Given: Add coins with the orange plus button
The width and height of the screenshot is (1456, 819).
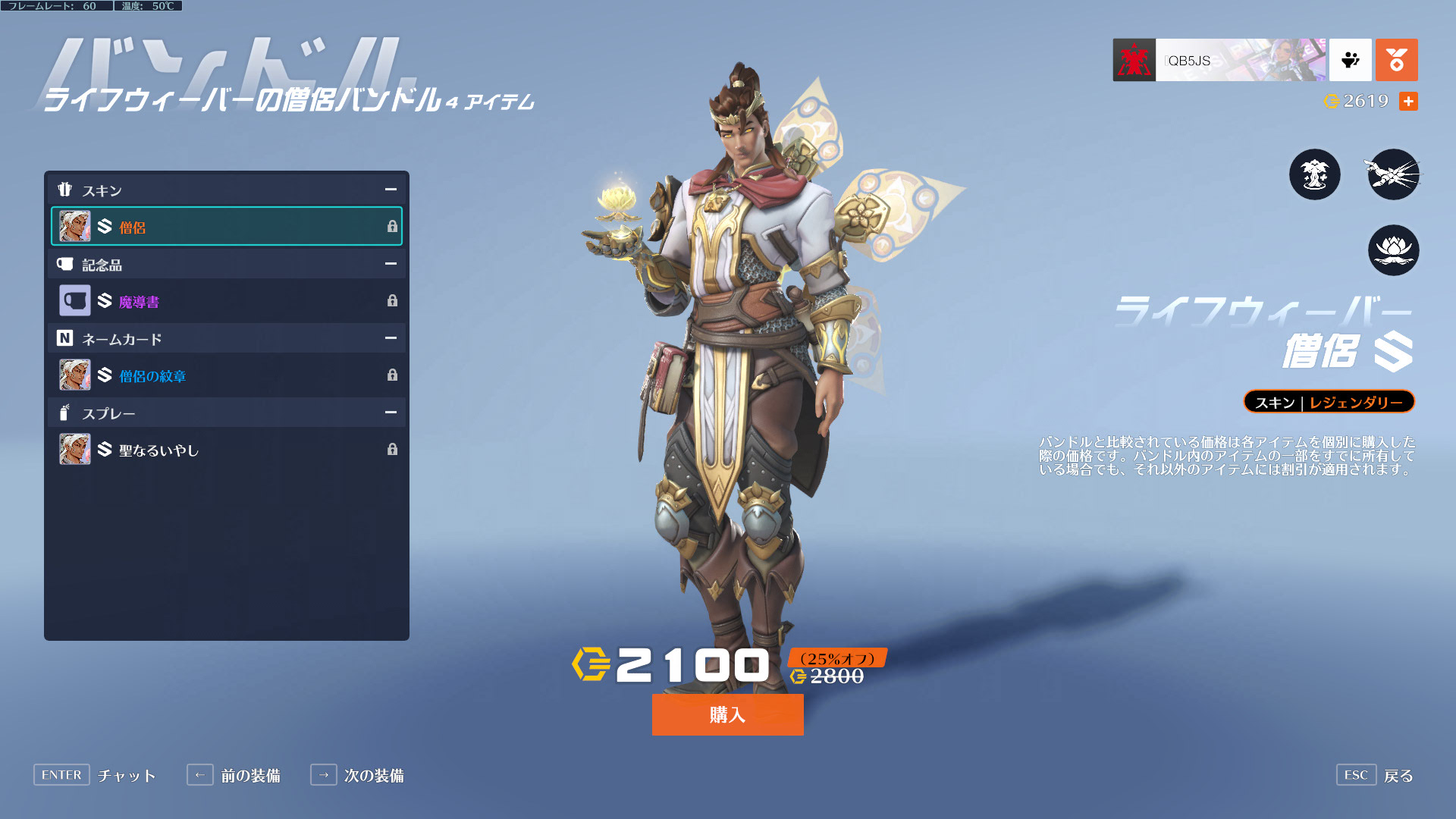Looking at the screenshot, I should [x=1408, y=102].
